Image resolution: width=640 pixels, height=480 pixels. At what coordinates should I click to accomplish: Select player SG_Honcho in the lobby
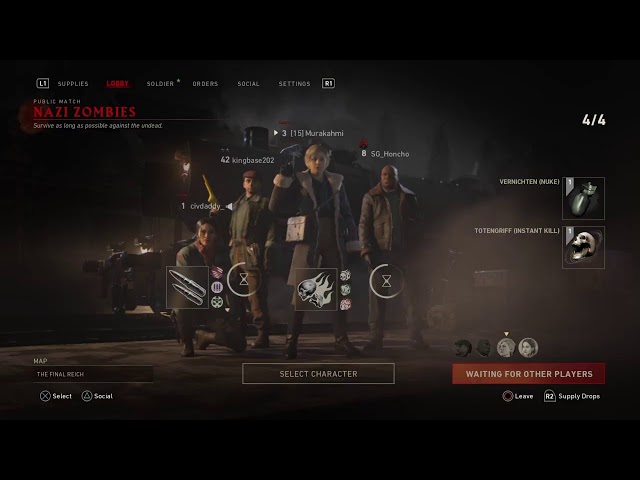pyautogui.click(x=389, y=154)
